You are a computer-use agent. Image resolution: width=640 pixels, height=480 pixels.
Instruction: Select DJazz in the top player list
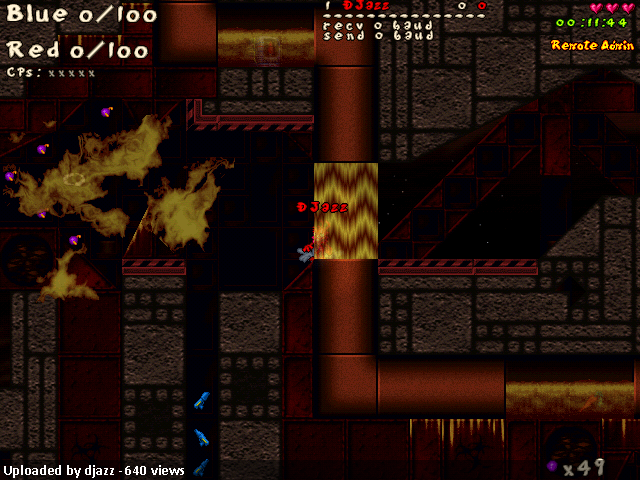(x=365, y=6)
